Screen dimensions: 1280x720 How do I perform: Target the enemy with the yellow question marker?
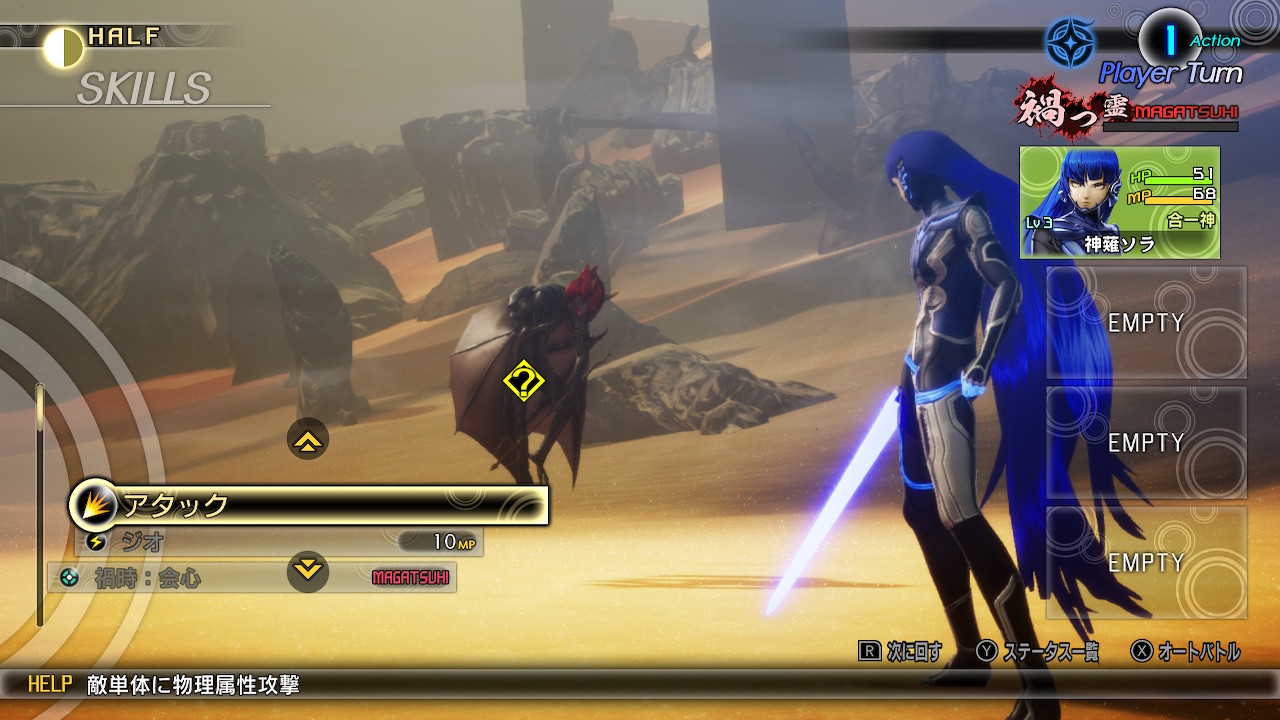(523, 382)
